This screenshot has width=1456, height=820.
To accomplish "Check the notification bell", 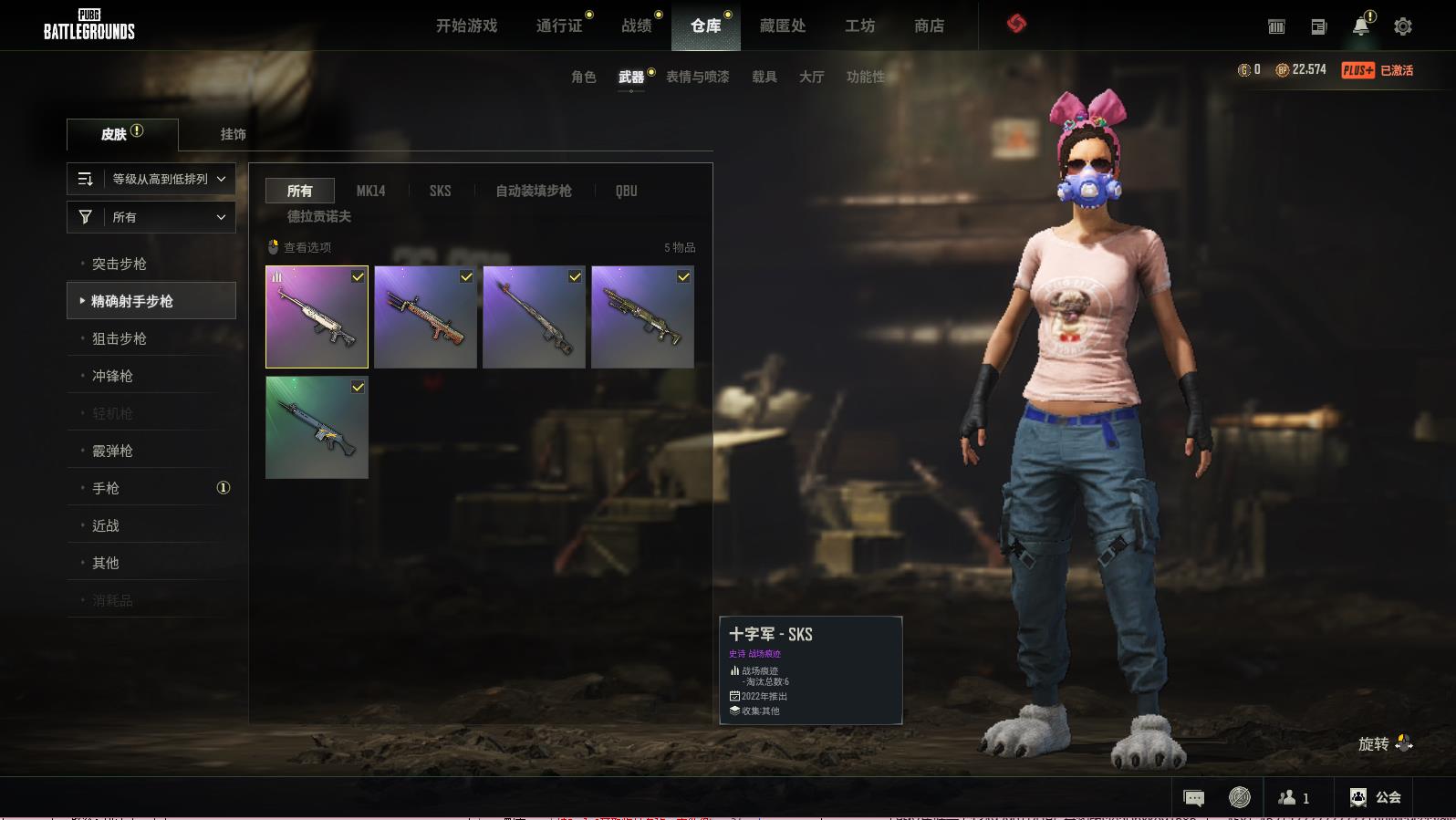I will tap(1361, 26).
